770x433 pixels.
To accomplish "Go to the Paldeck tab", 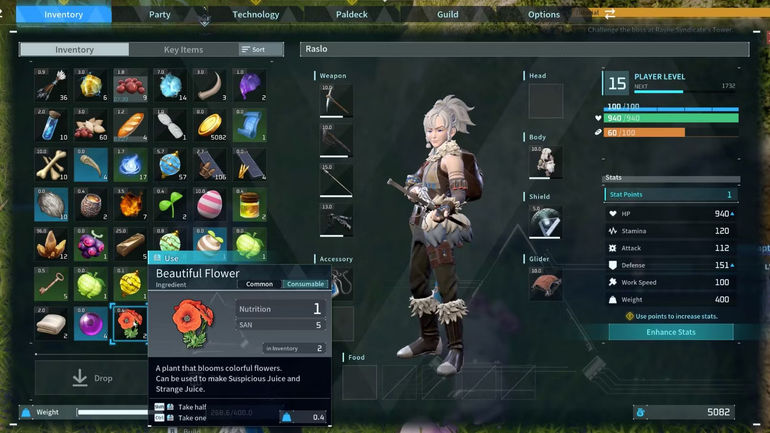I will click(352, 14).
